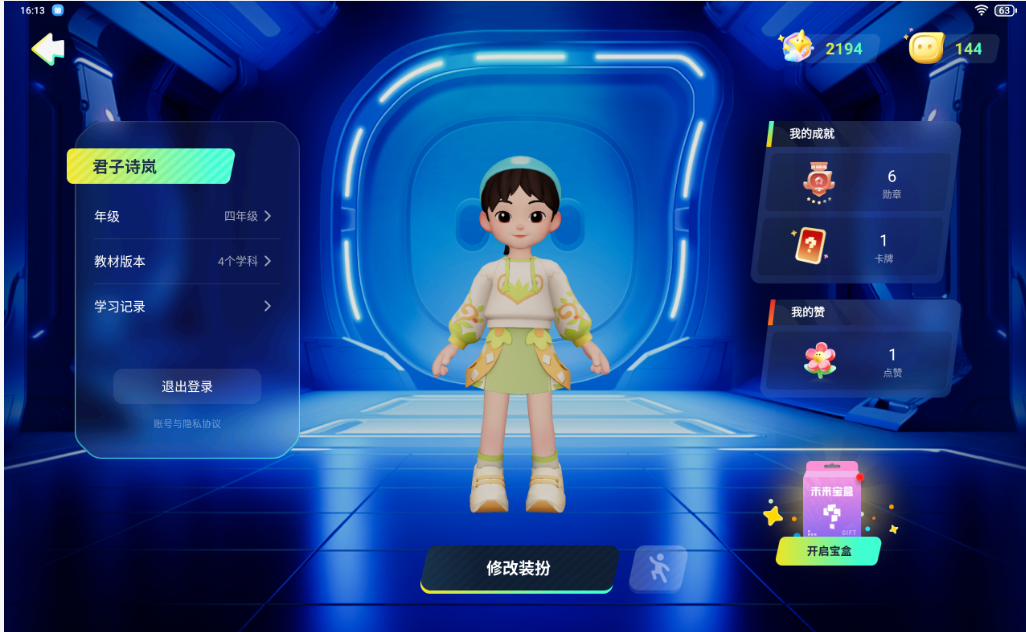This screenshot has width=1026, height=632.
Task: Click the 修改装扮 outfit button
Action: click(518, 569)
